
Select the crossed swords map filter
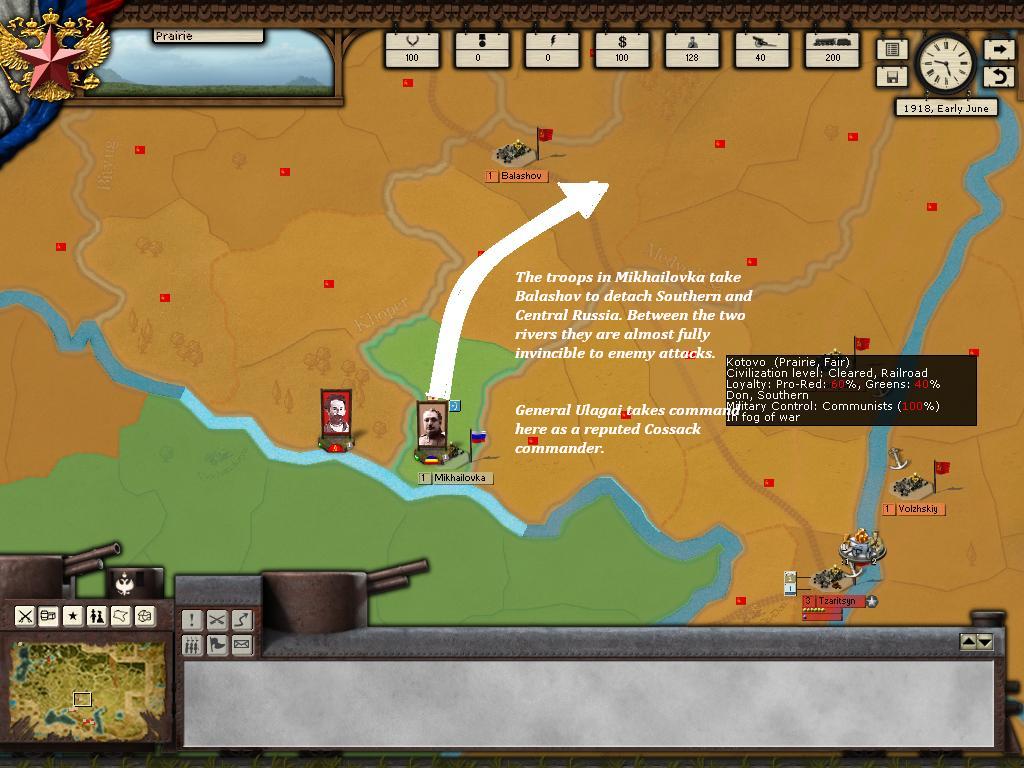pyautogui.click(x=25, y=616)
